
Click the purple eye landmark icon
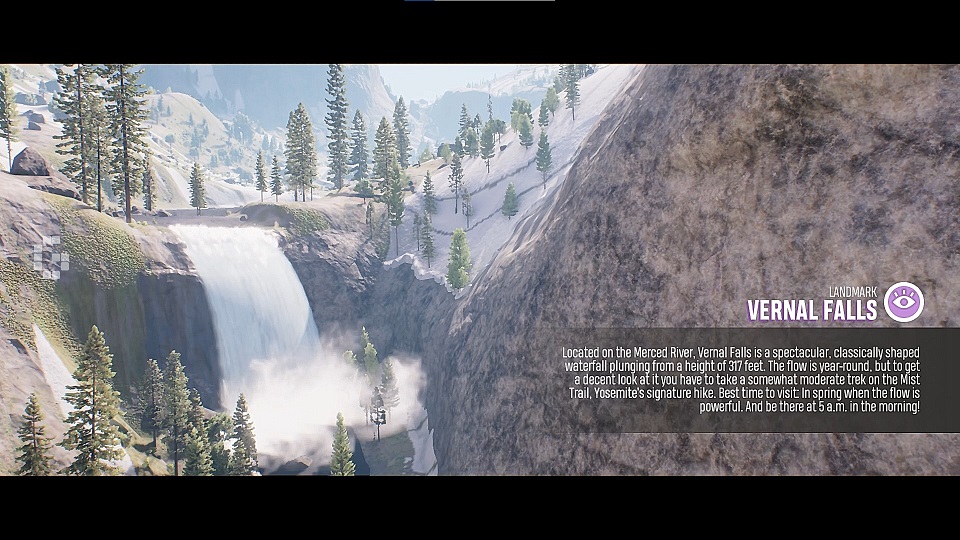pyautogui.click(x=904, y=302)
